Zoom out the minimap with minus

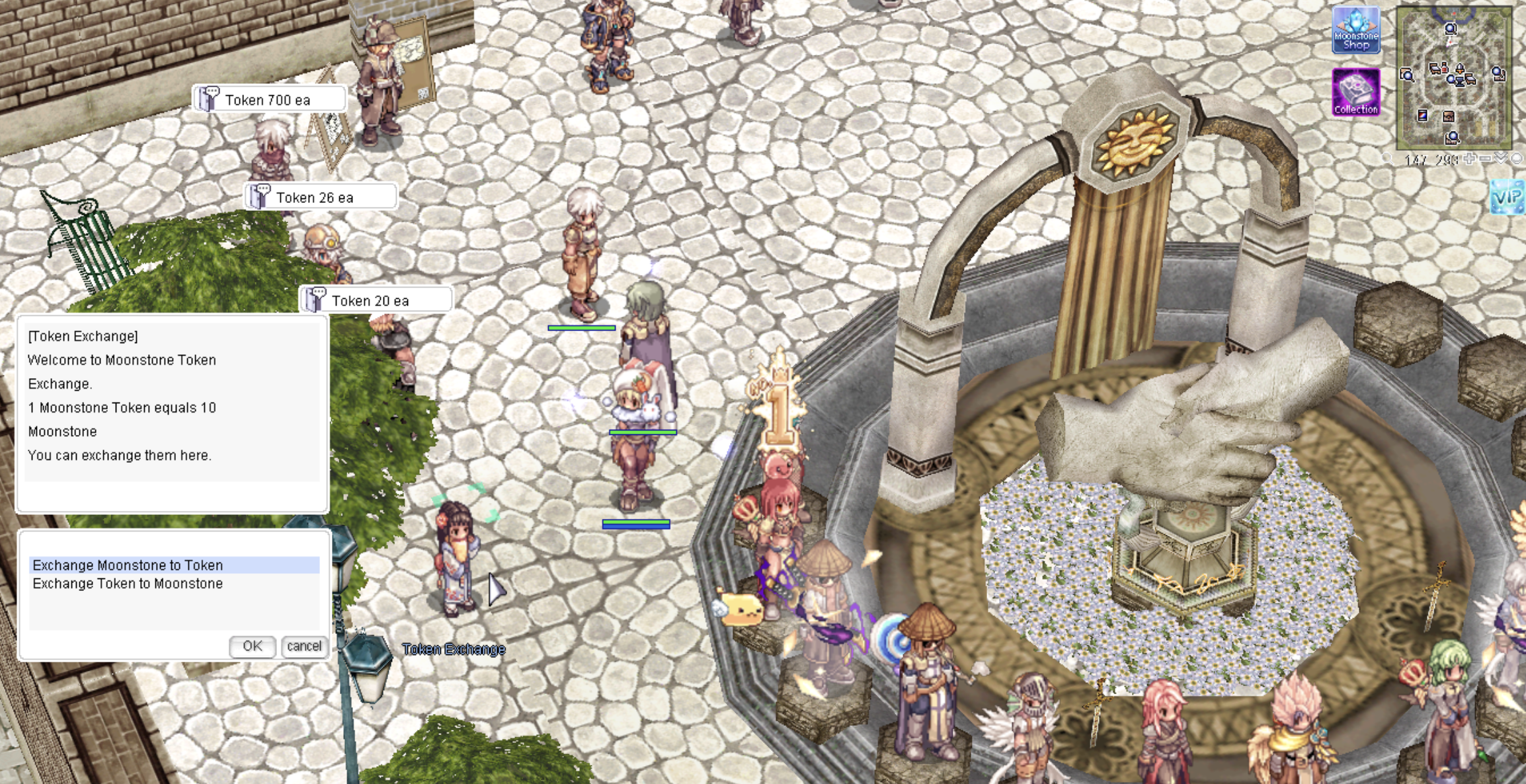click(x=1485, y=159)
